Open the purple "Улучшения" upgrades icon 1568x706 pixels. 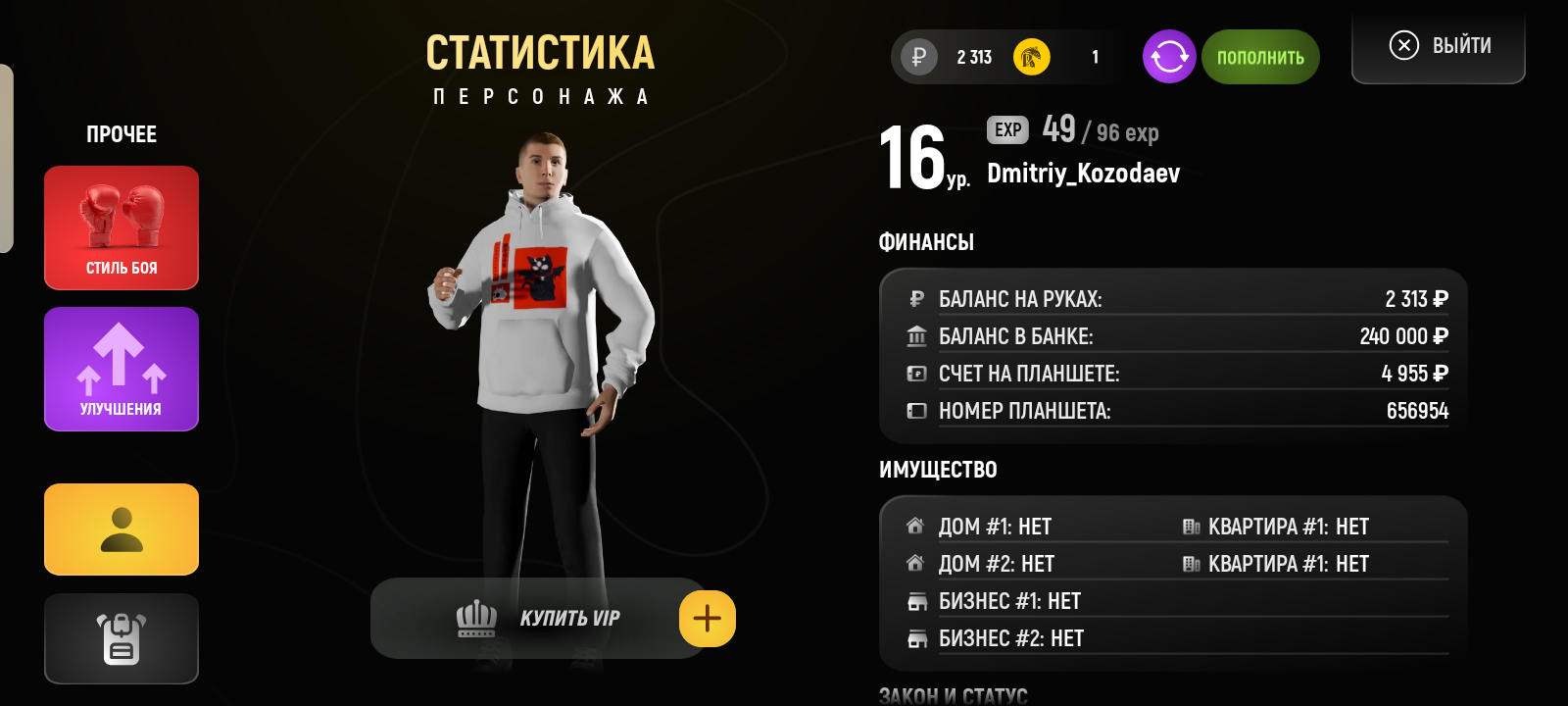pyautogui.click(x=121, y=369)
